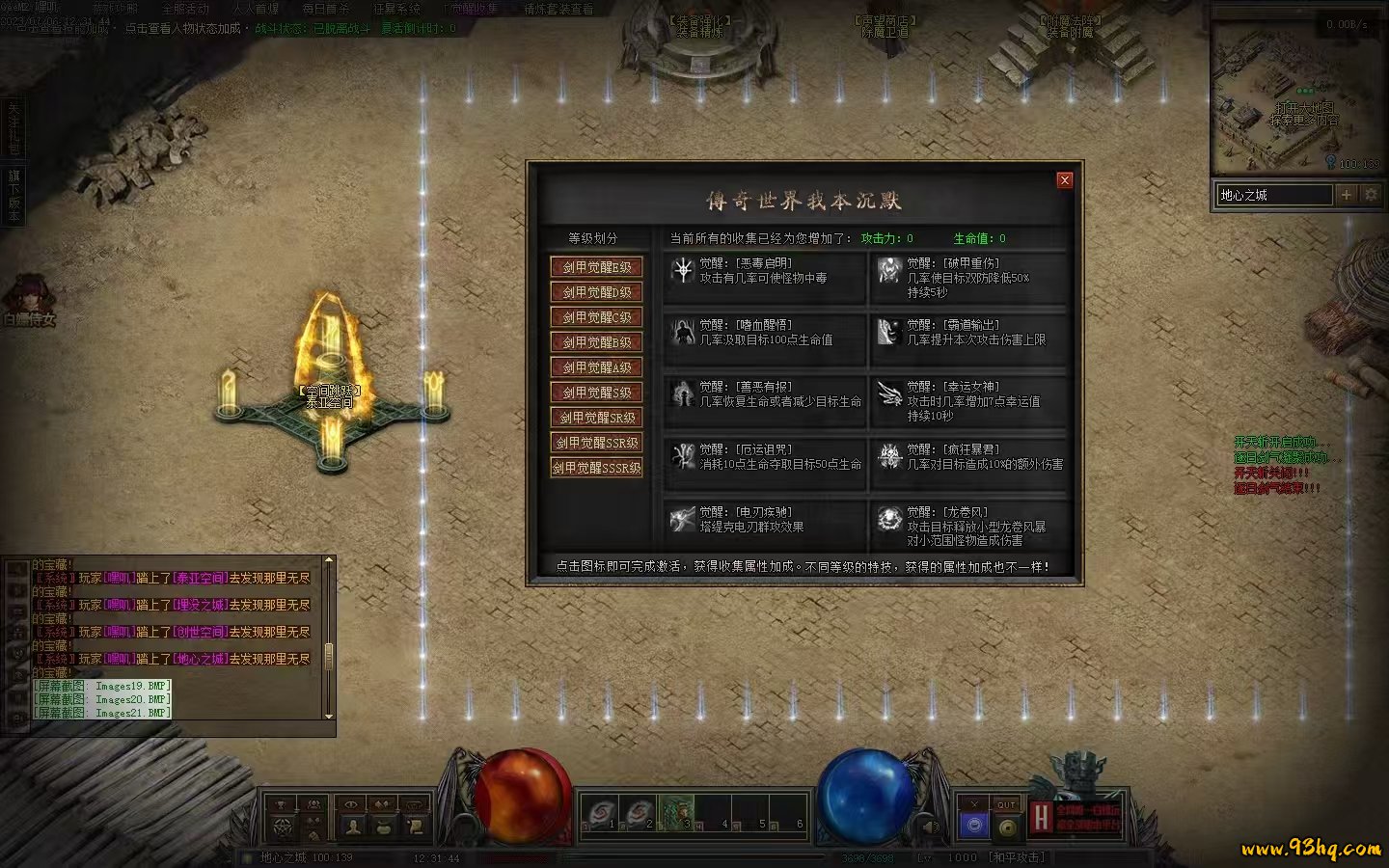Select the 疯狂暴君 awakening icon
The image size is (1389, 868).
(889, 456)
